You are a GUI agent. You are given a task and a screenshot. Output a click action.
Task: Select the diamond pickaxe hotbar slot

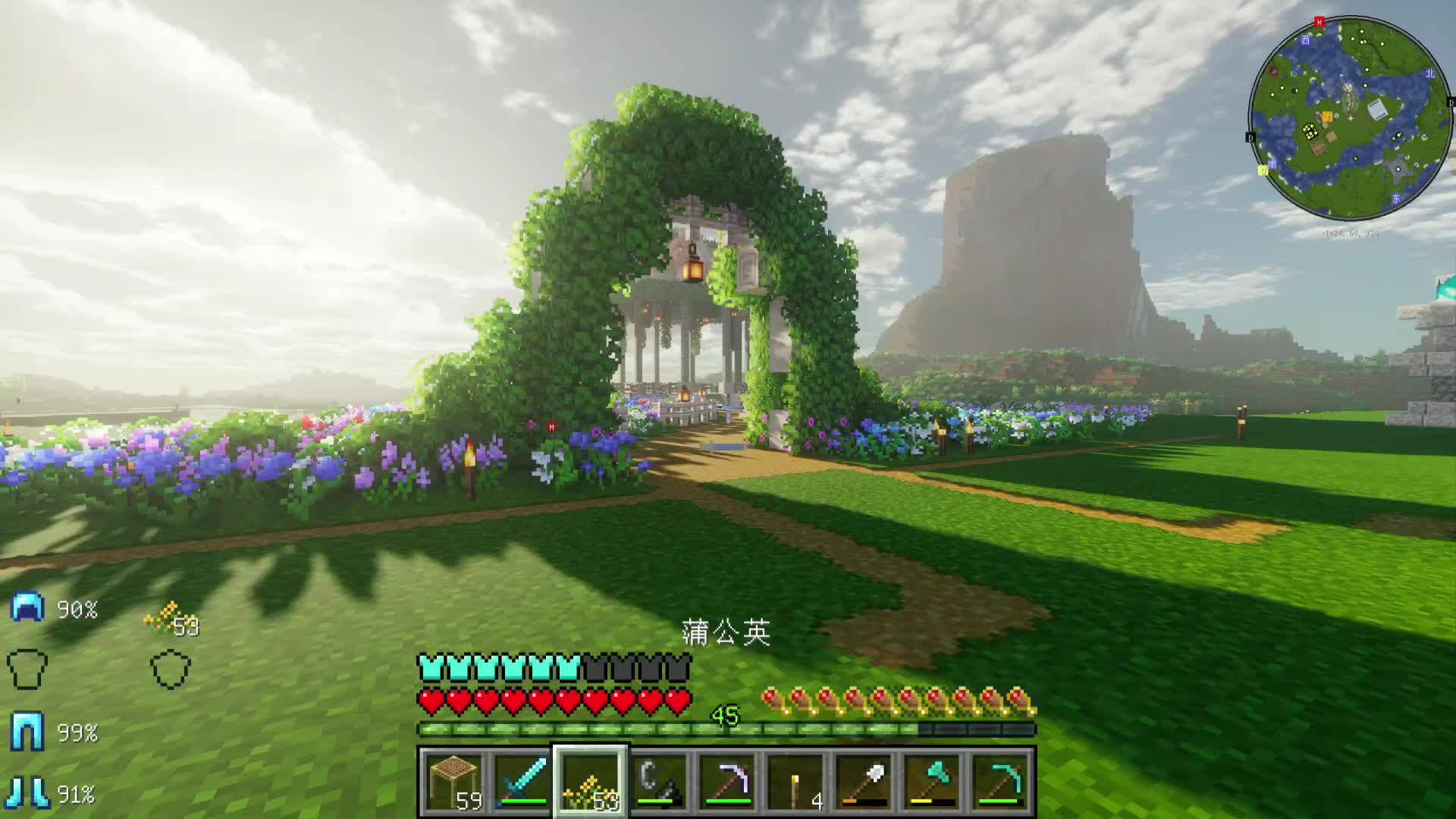[999, 781]
